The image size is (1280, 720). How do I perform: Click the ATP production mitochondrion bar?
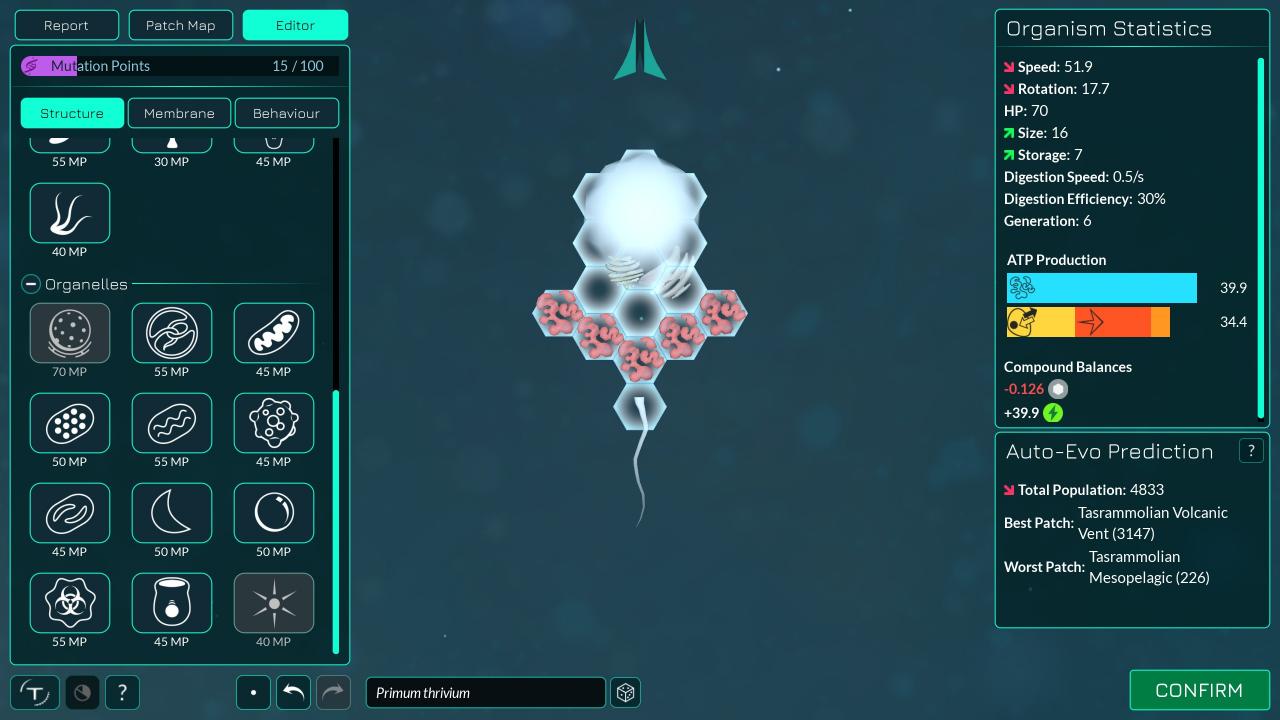click(x=1101, y=288)
